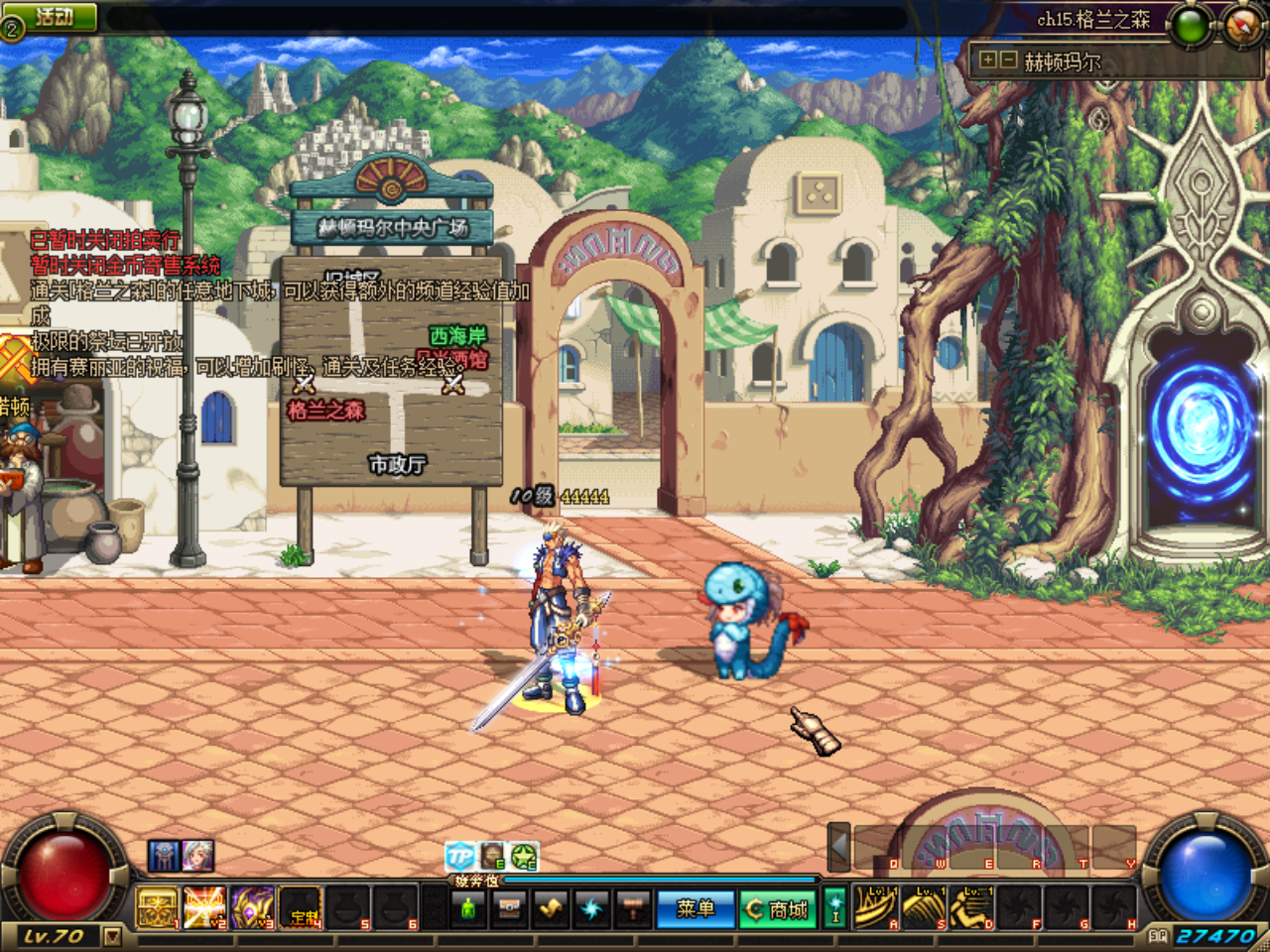Select the Lv.1 skill bound to S key

(922, 907)
